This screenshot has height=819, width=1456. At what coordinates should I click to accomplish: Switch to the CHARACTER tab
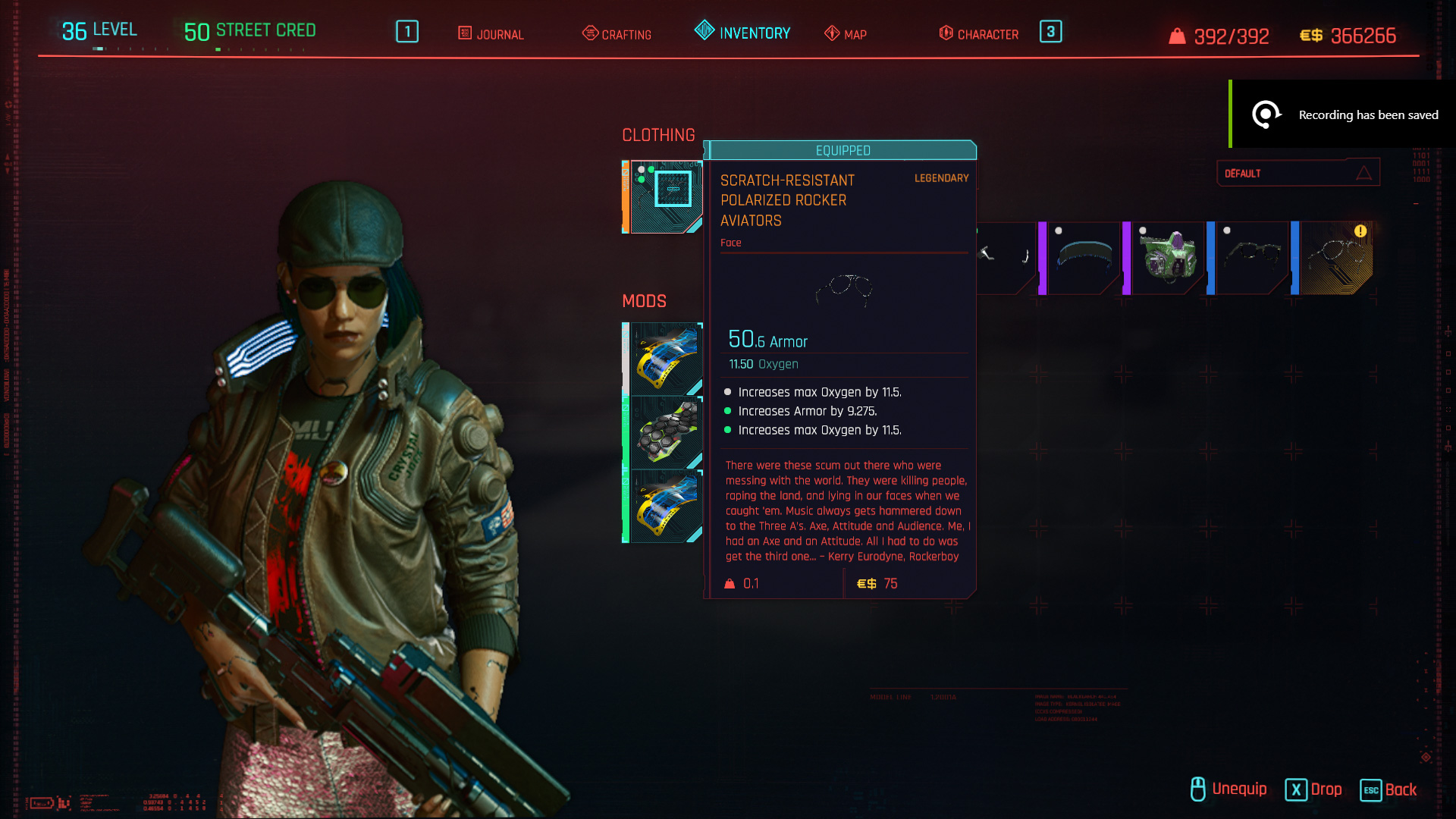pyautogui.click(x=988, y=33)
